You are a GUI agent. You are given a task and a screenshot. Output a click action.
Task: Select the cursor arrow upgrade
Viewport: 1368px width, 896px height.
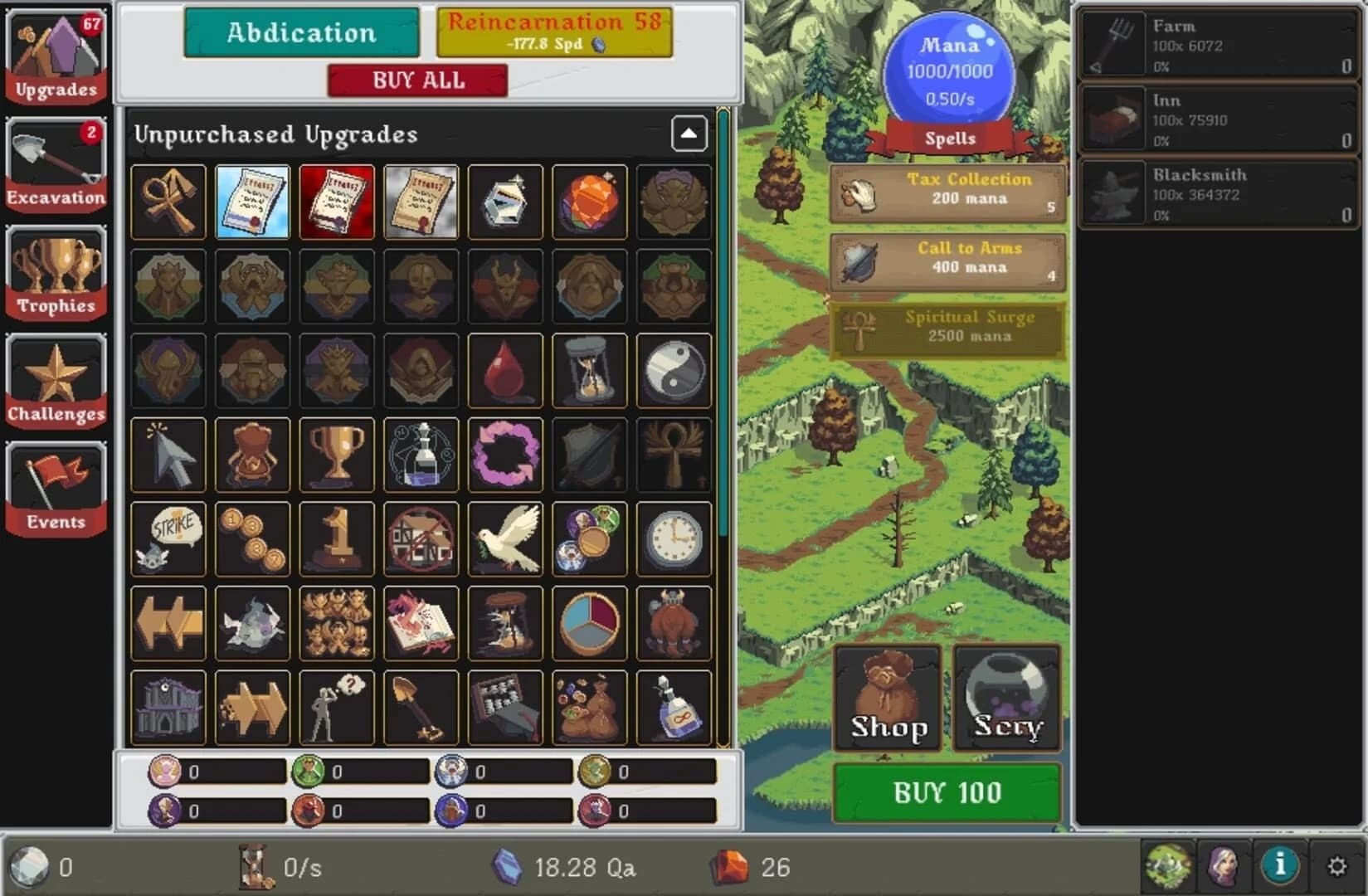tap(168, 455)
